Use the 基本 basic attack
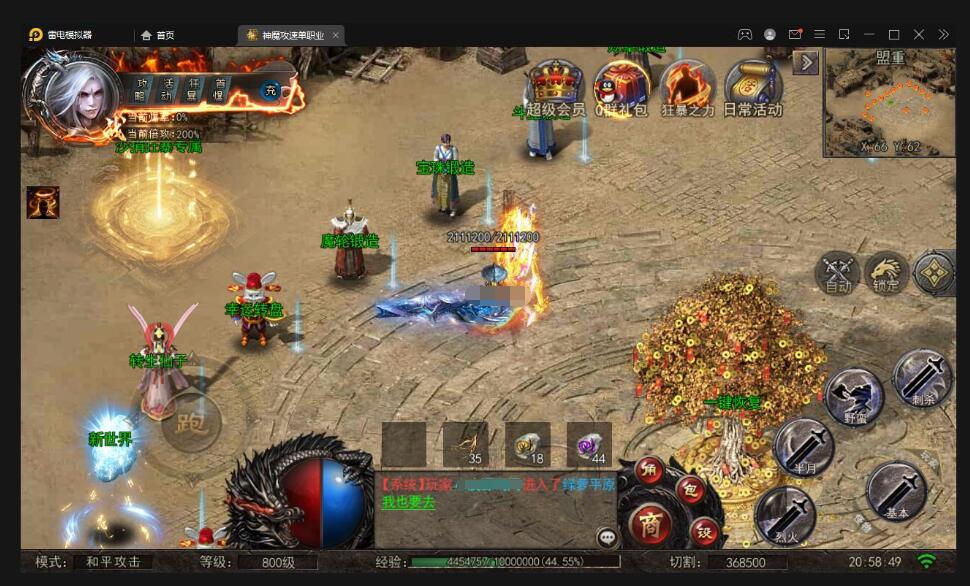This screenshot has height=586, width=970. click(896, 490)
